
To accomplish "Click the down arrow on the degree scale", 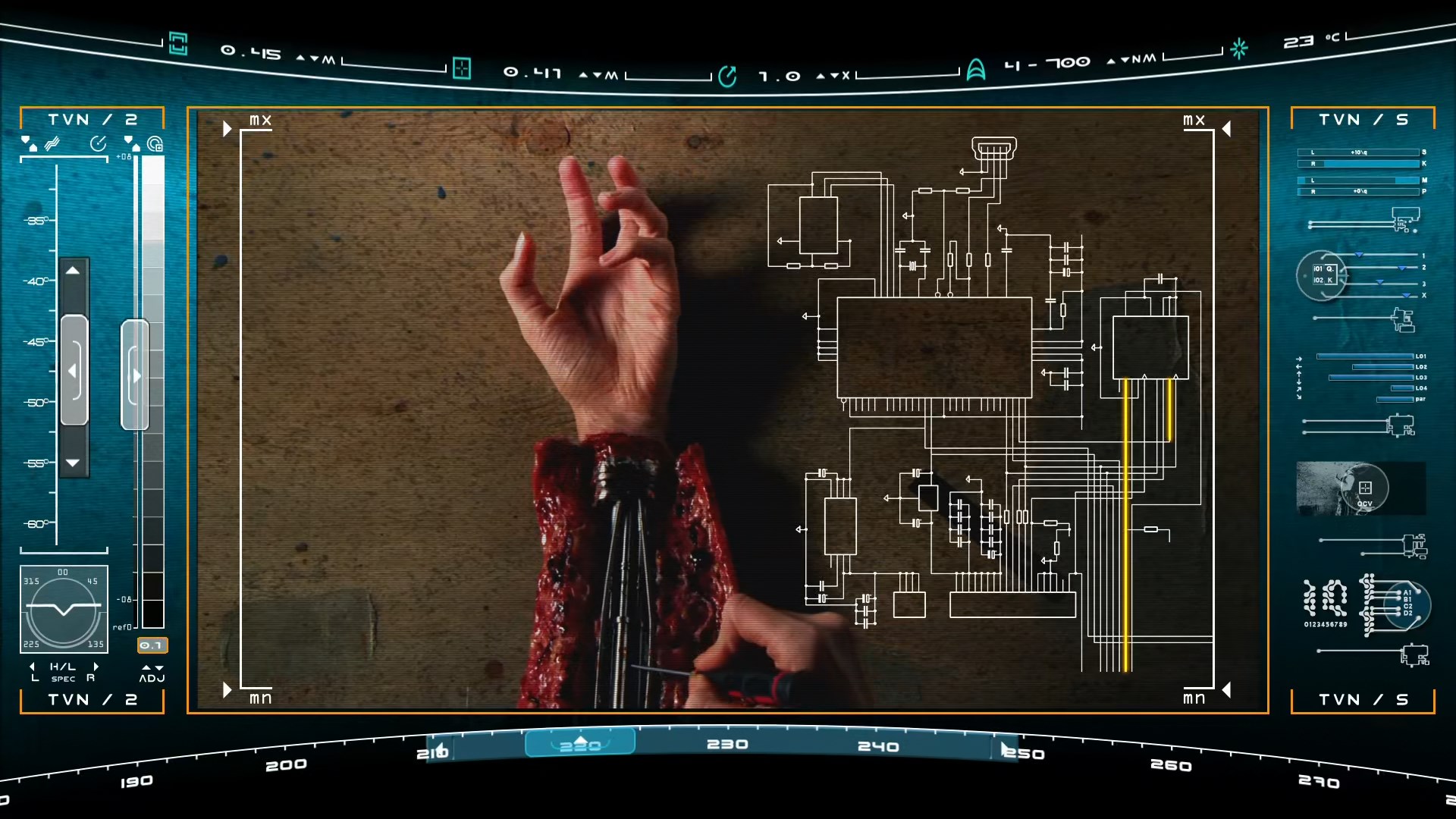I will [73, 463].
